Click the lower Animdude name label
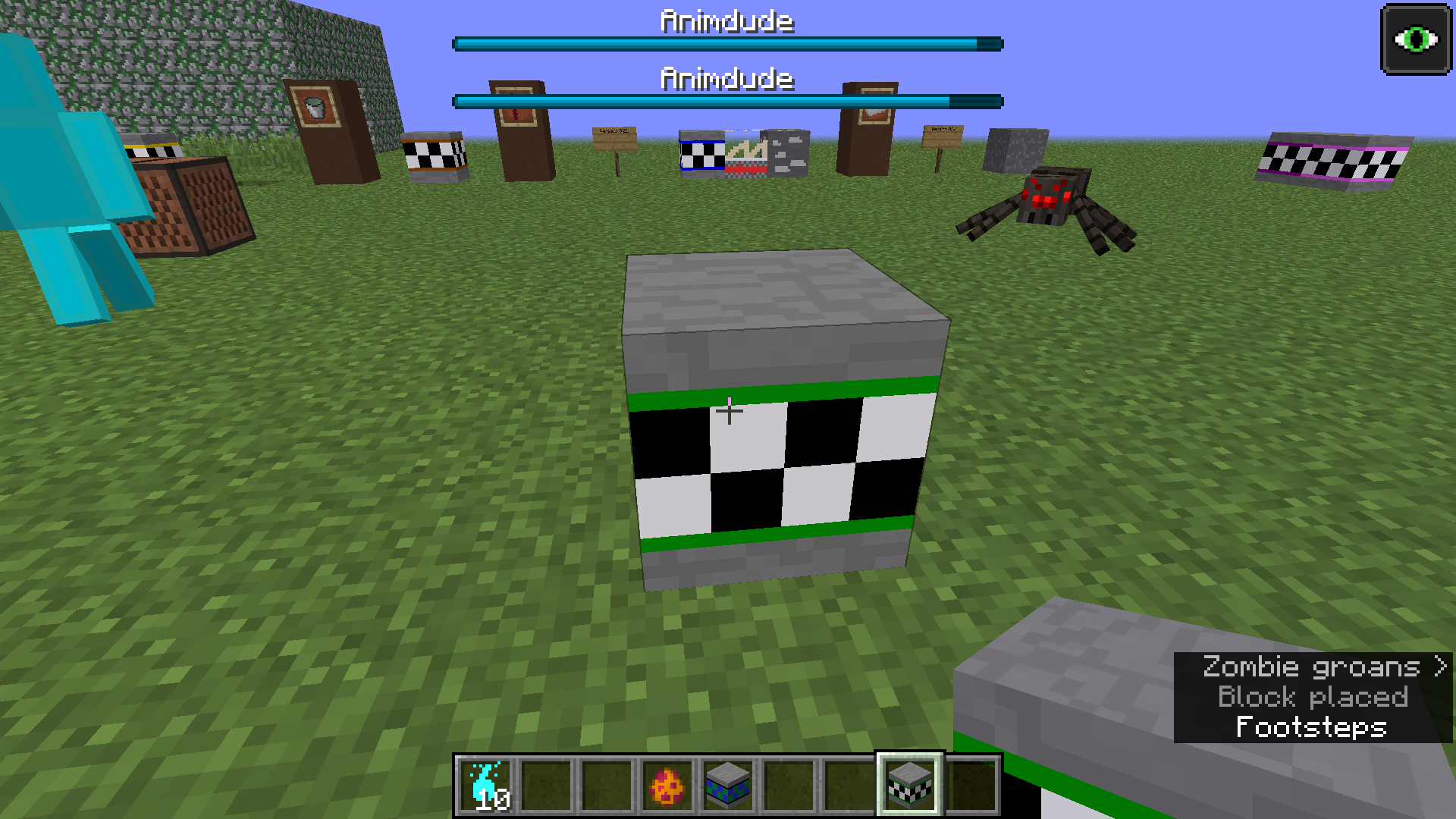Viewport: 1456px width, 819px height. click(x=726, y=78)
